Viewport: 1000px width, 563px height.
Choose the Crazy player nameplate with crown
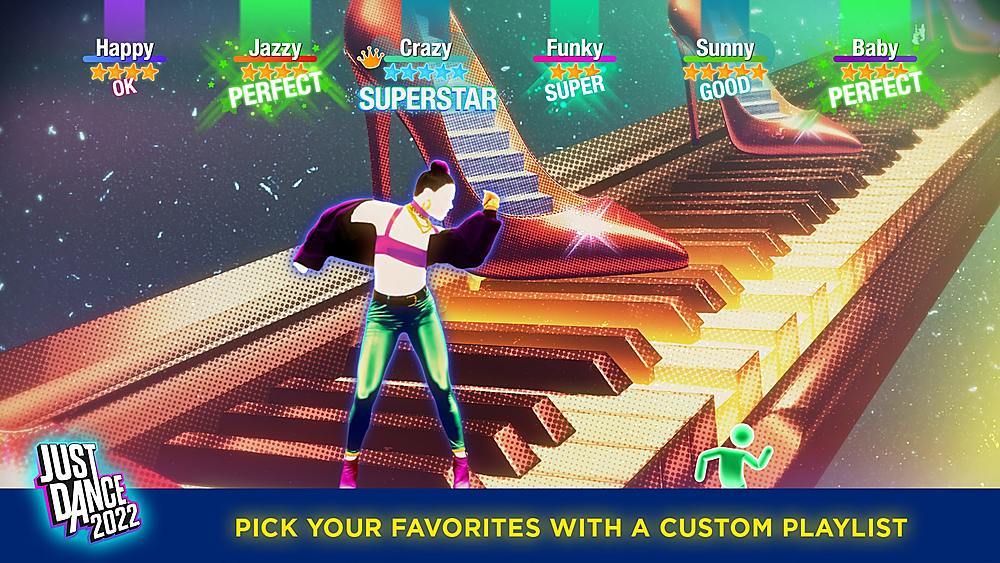(x=423, y=48)
